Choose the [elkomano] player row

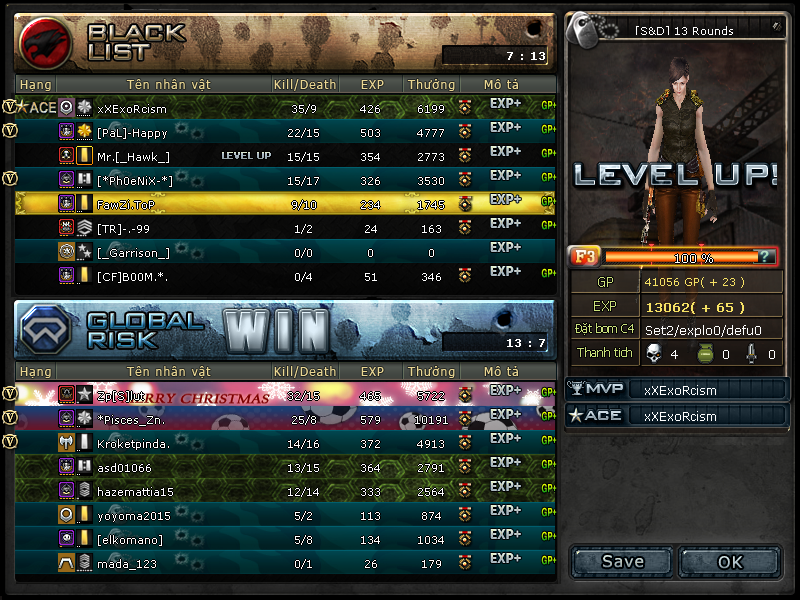coord(130,539)
